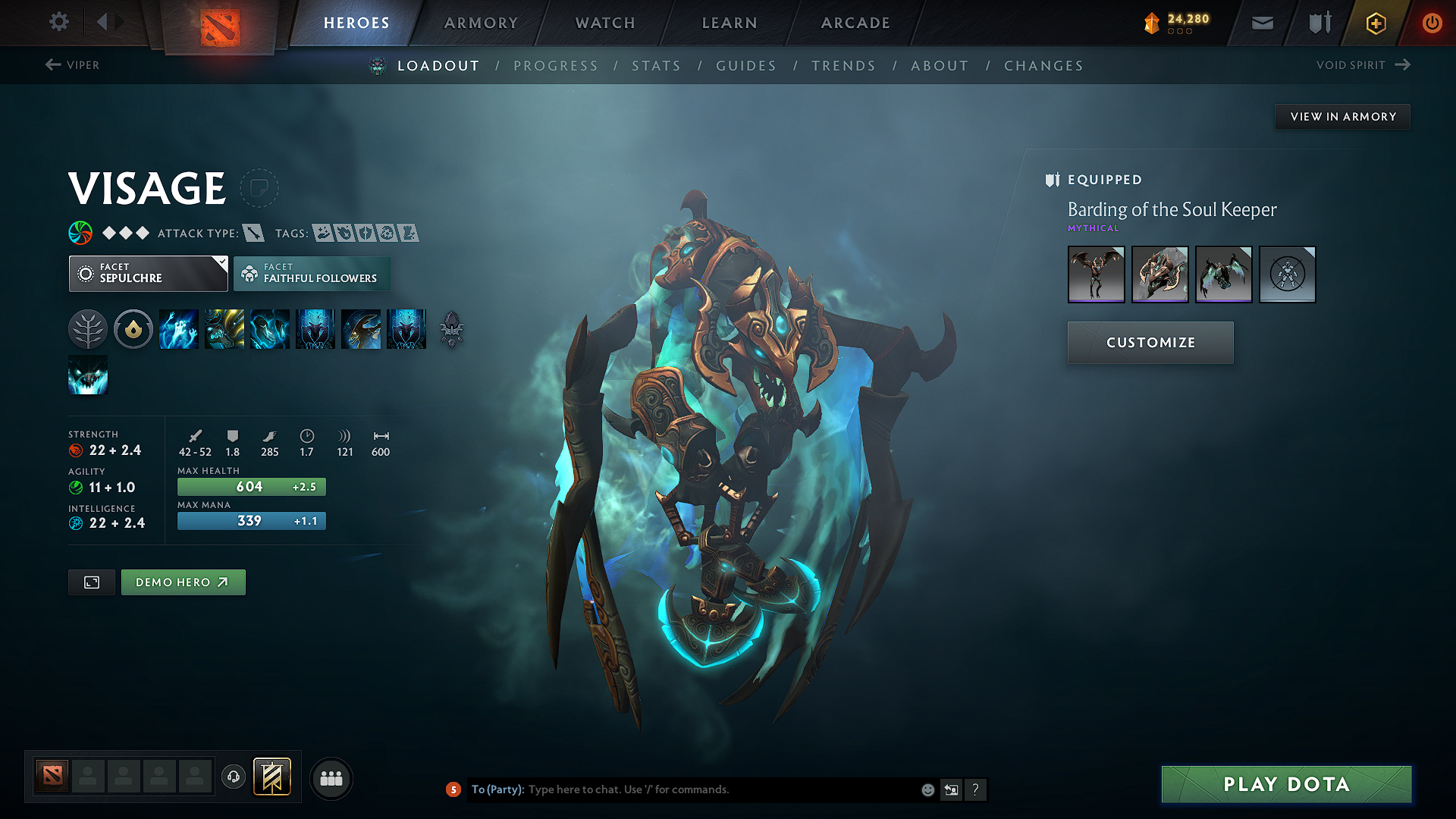1456x819 pixels.
Task: Click the Dota Plus hexagon icon
Action: point(1375,22)
